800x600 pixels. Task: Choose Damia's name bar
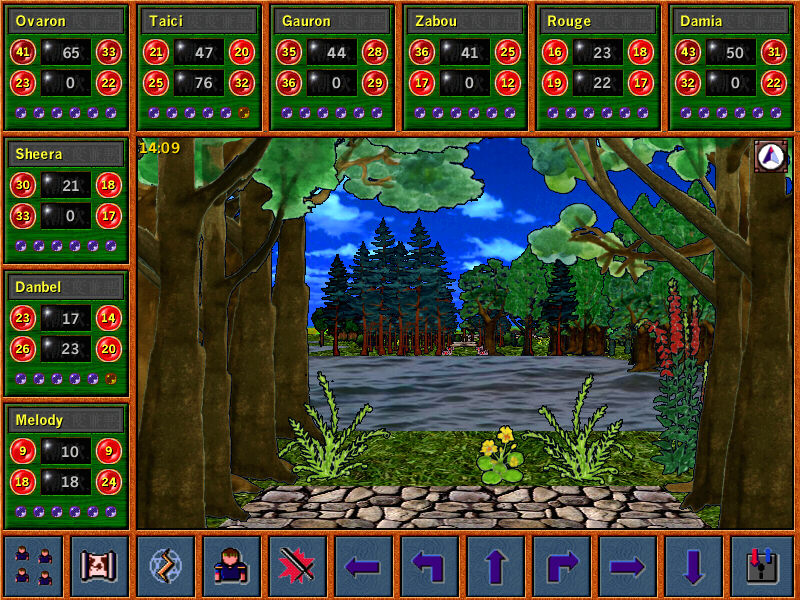coord(732,21)
